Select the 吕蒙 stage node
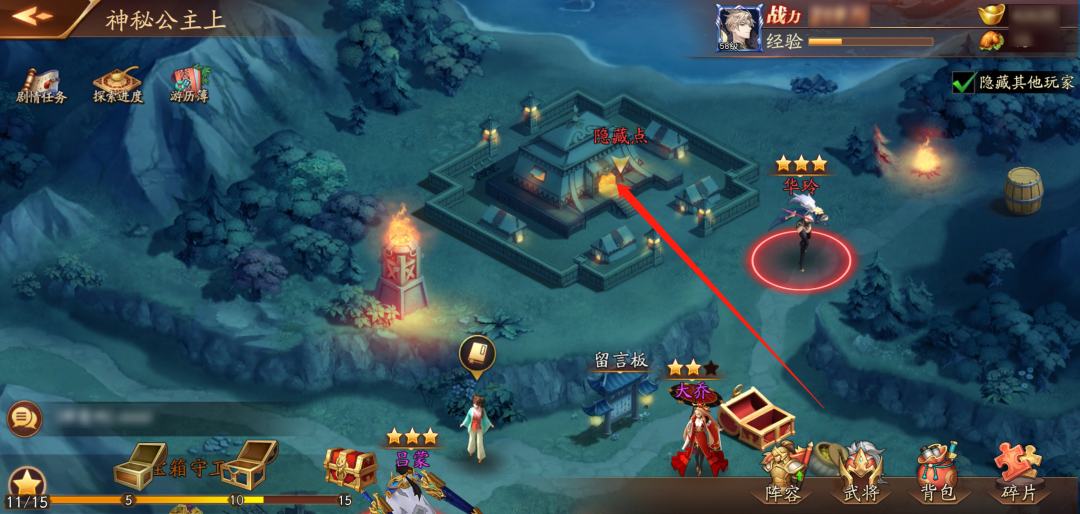1080x514 pixels. (x=413, y=480)
